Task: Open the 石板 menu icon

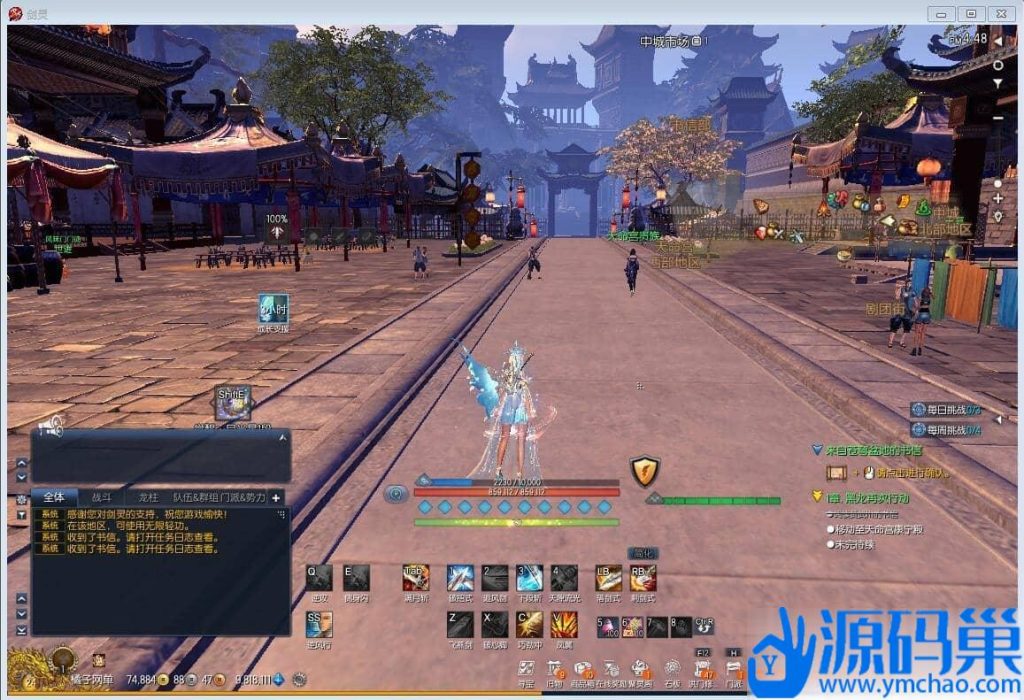Action: [673, 668]
